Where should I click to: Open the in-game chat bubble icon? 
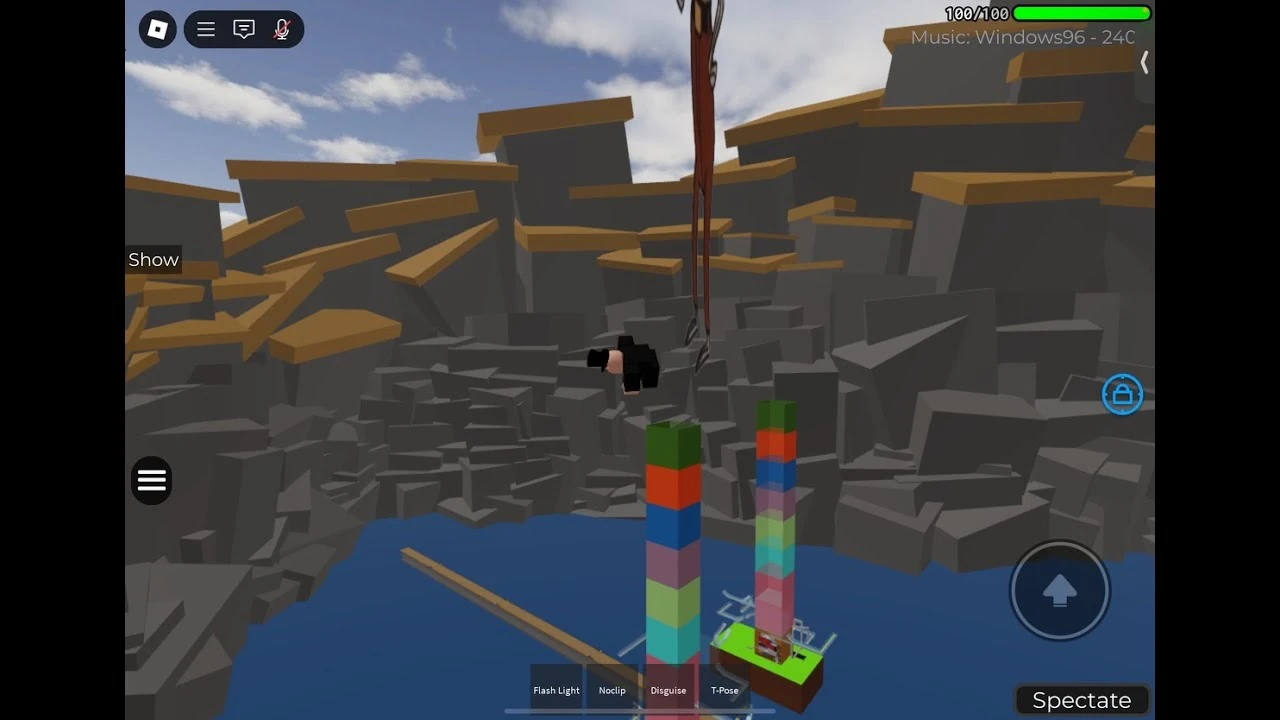[243, 29]
